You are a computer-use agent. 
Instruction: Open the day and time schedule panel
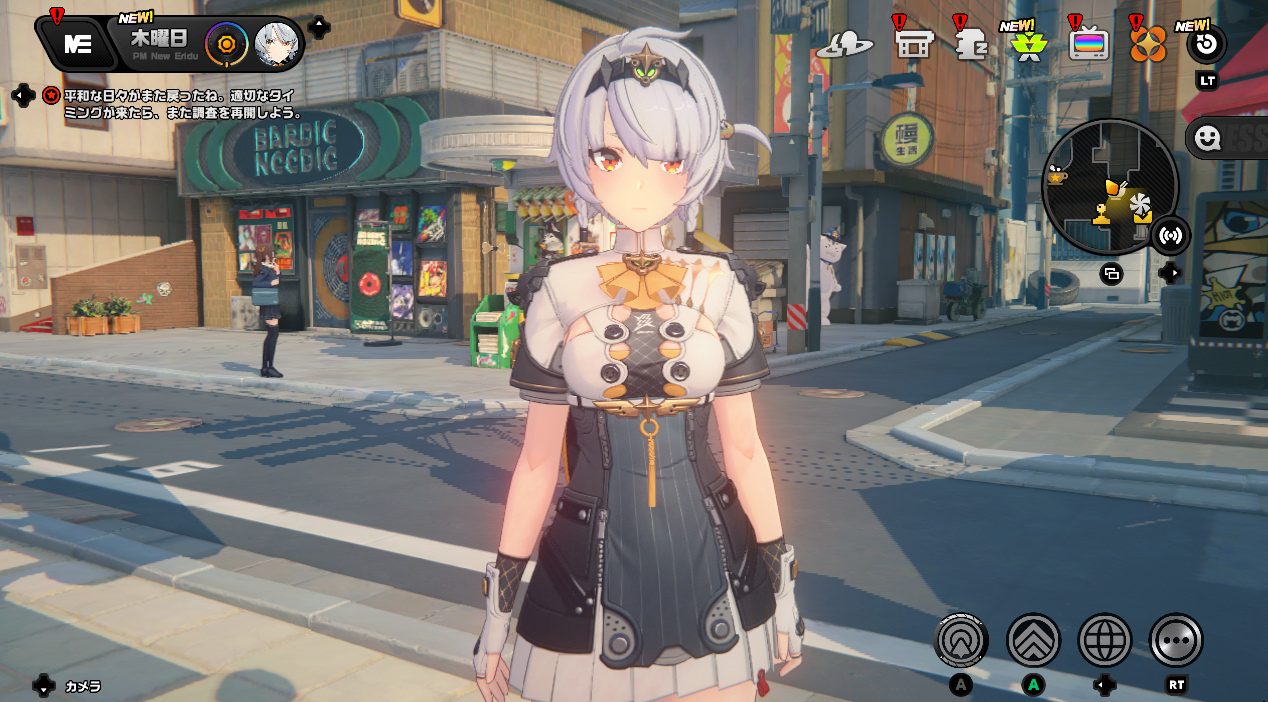159,44
